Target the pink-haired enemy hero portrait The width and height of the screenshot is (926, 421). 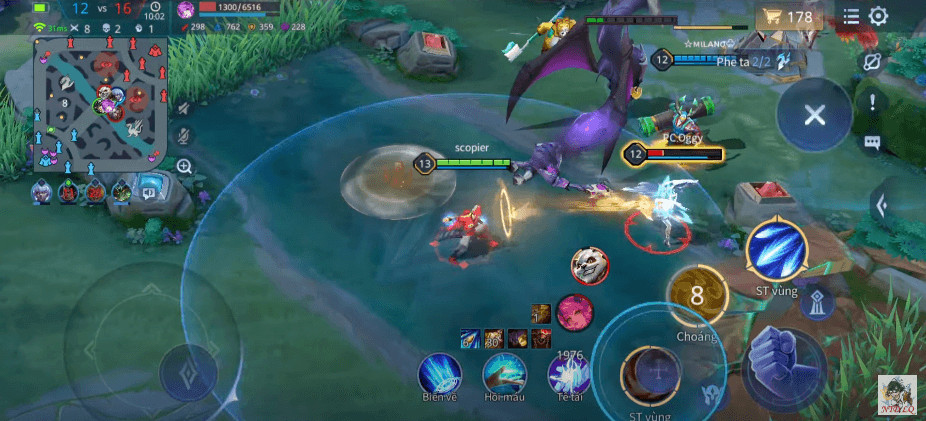click(x=574, y=311)
